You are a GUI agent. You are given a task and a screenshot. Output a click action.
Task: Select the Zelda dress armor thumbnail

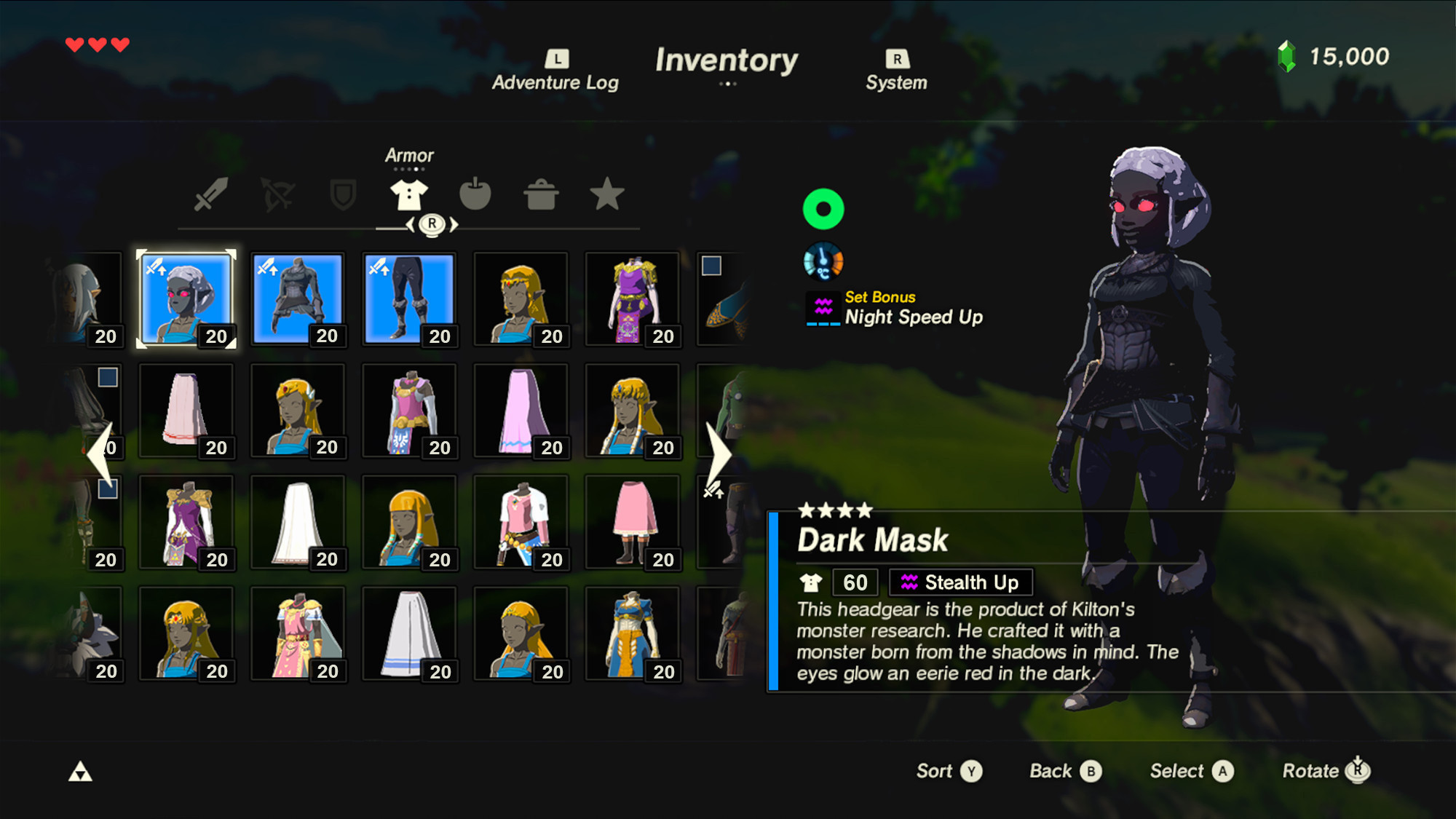tap(633, 298)
